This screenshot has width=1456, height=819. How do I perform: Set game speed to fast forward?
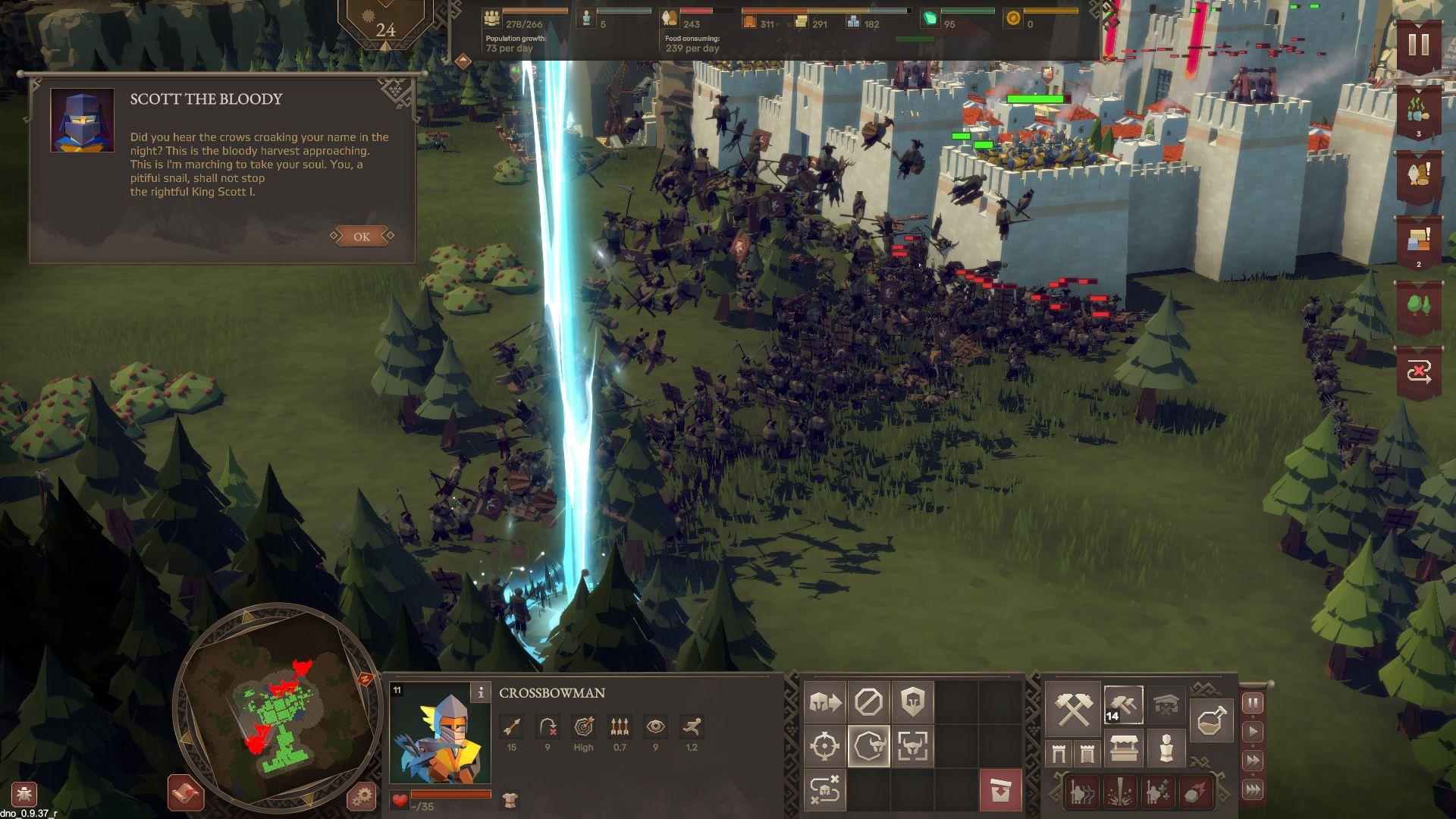(1253, 761)
